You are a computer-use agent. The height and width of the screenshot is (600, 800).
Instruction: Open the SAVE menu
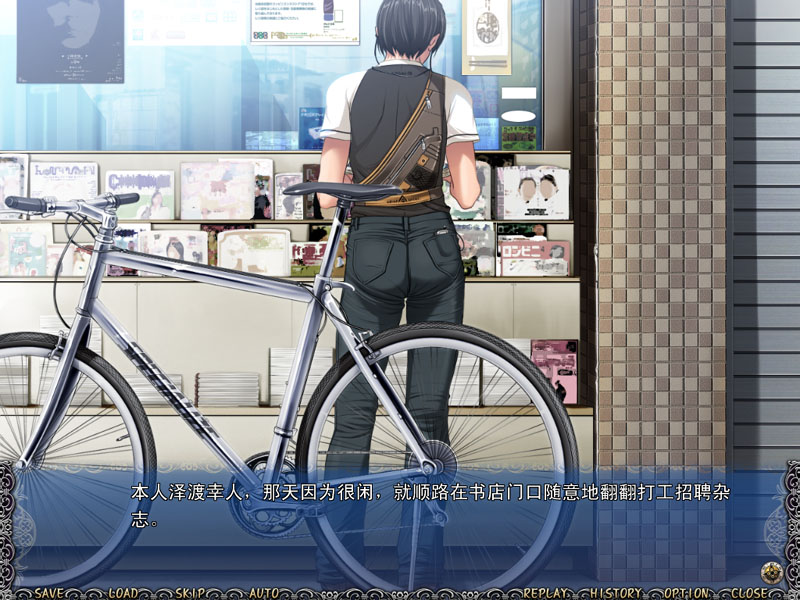pyautogui.click(x=49, y=593)
